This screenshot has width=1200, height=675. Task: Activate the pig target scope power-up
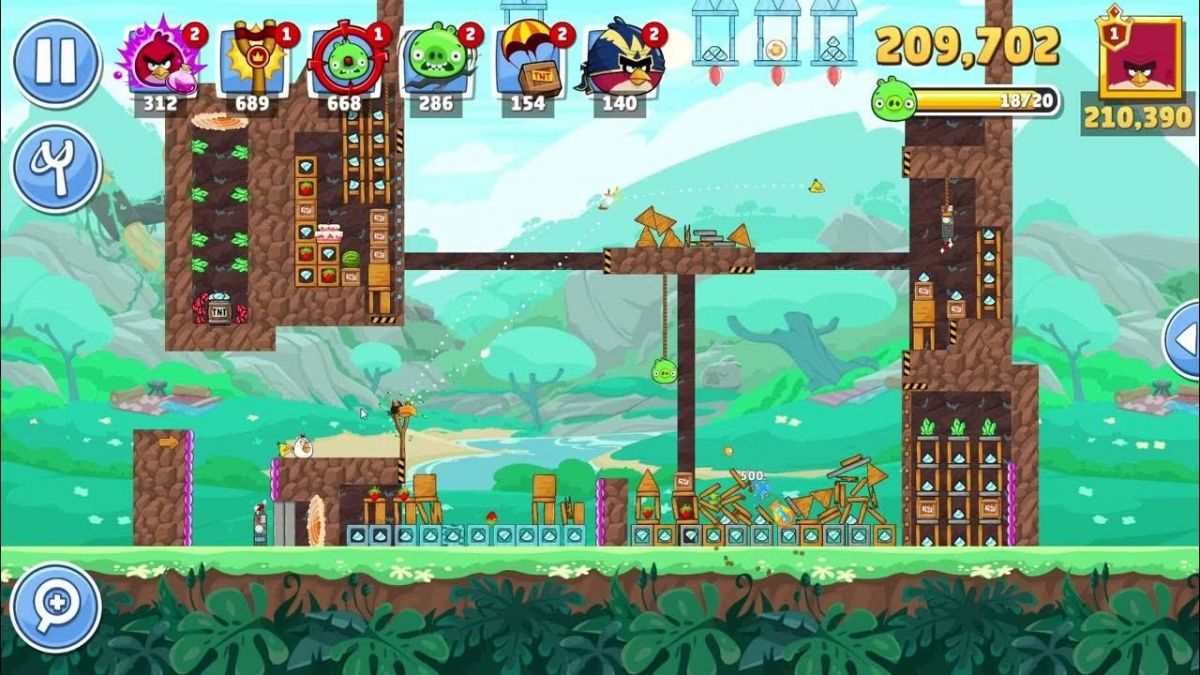click(345, 62)
